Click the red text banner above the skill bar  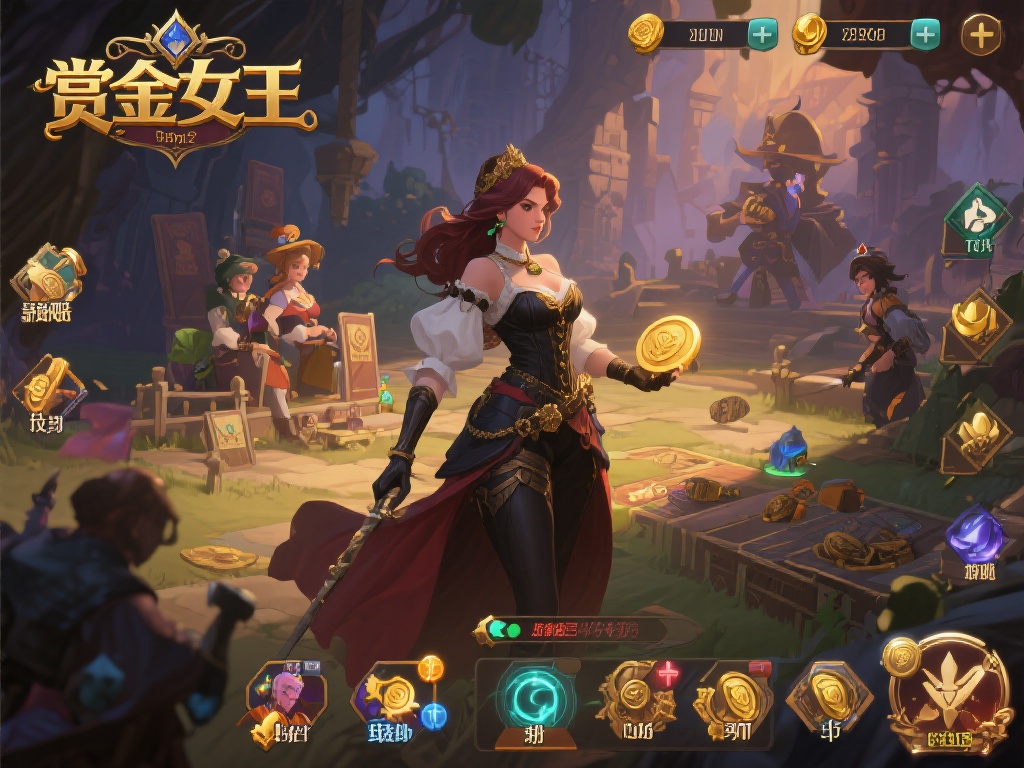click(x=585, y=630)
